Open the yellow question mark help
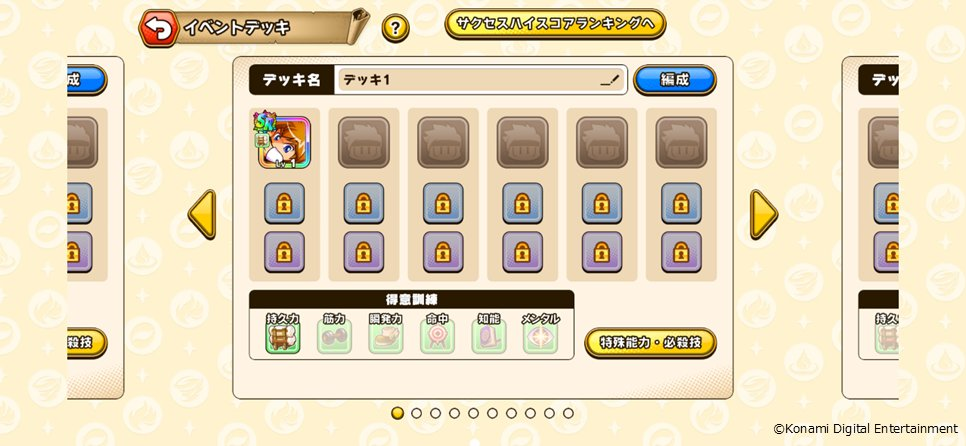The image size is (966, 446). tap(395, 28)
